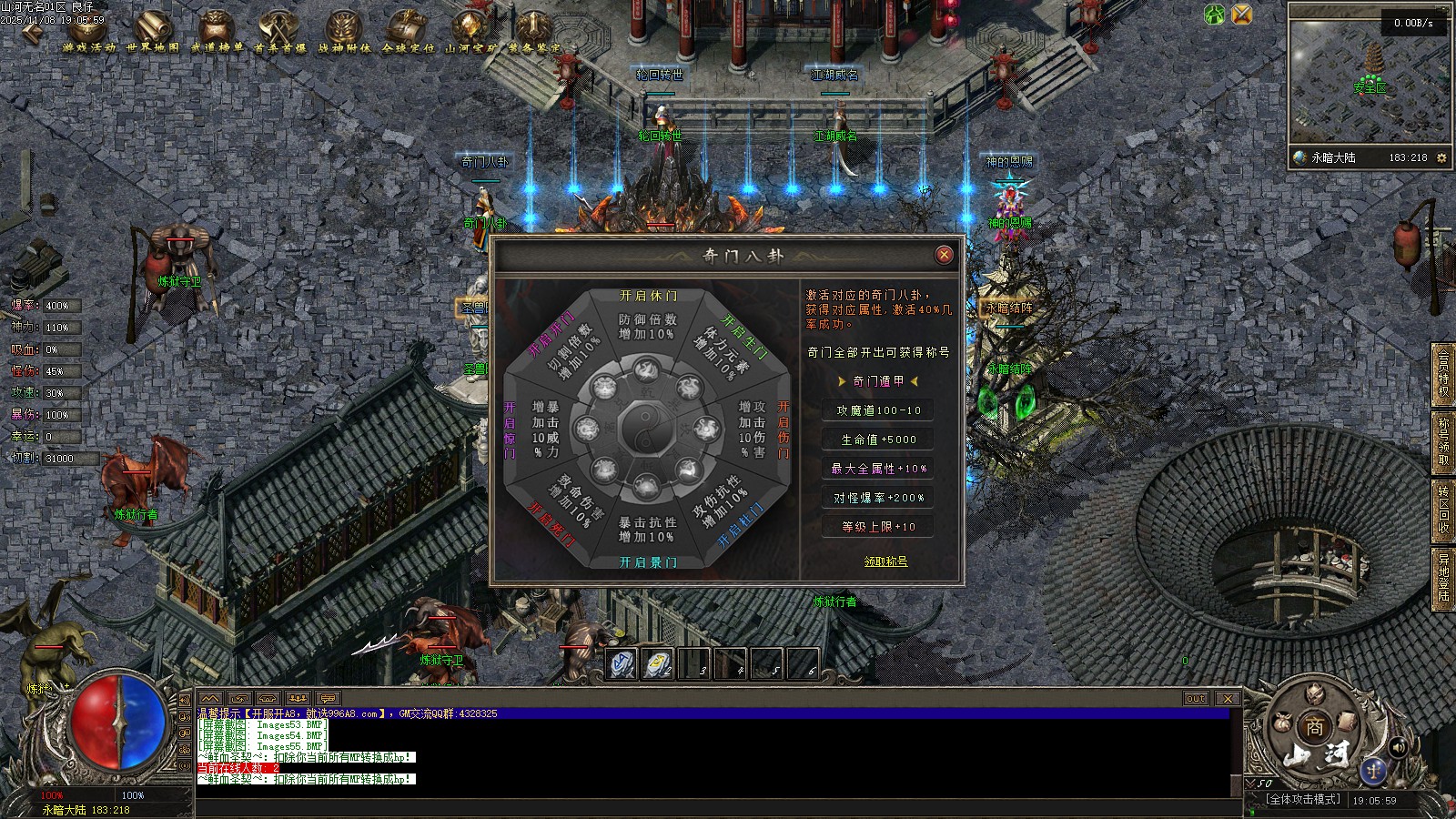This screenshot has height=819, width=1456.
Task: Click the chat window 'out' button
Action: (x=1196, y=698)
